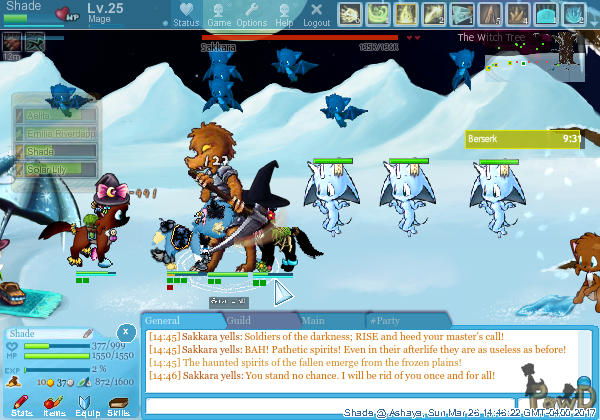Close the Shade status panel

tap(125, 331)
